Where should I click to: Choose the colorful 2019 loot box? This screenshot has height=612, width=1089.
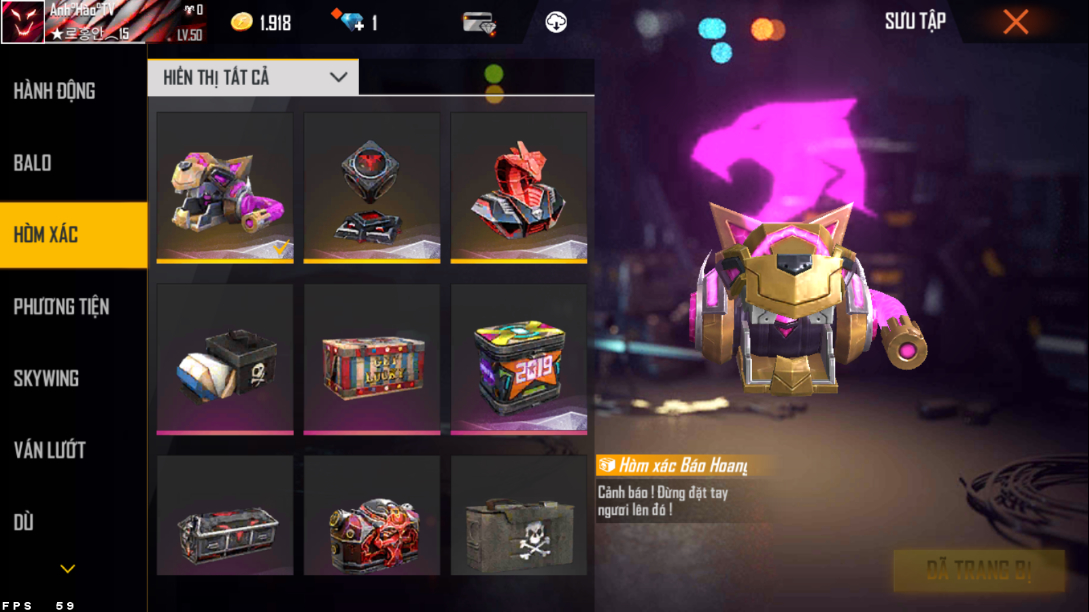tap(519, 359)
